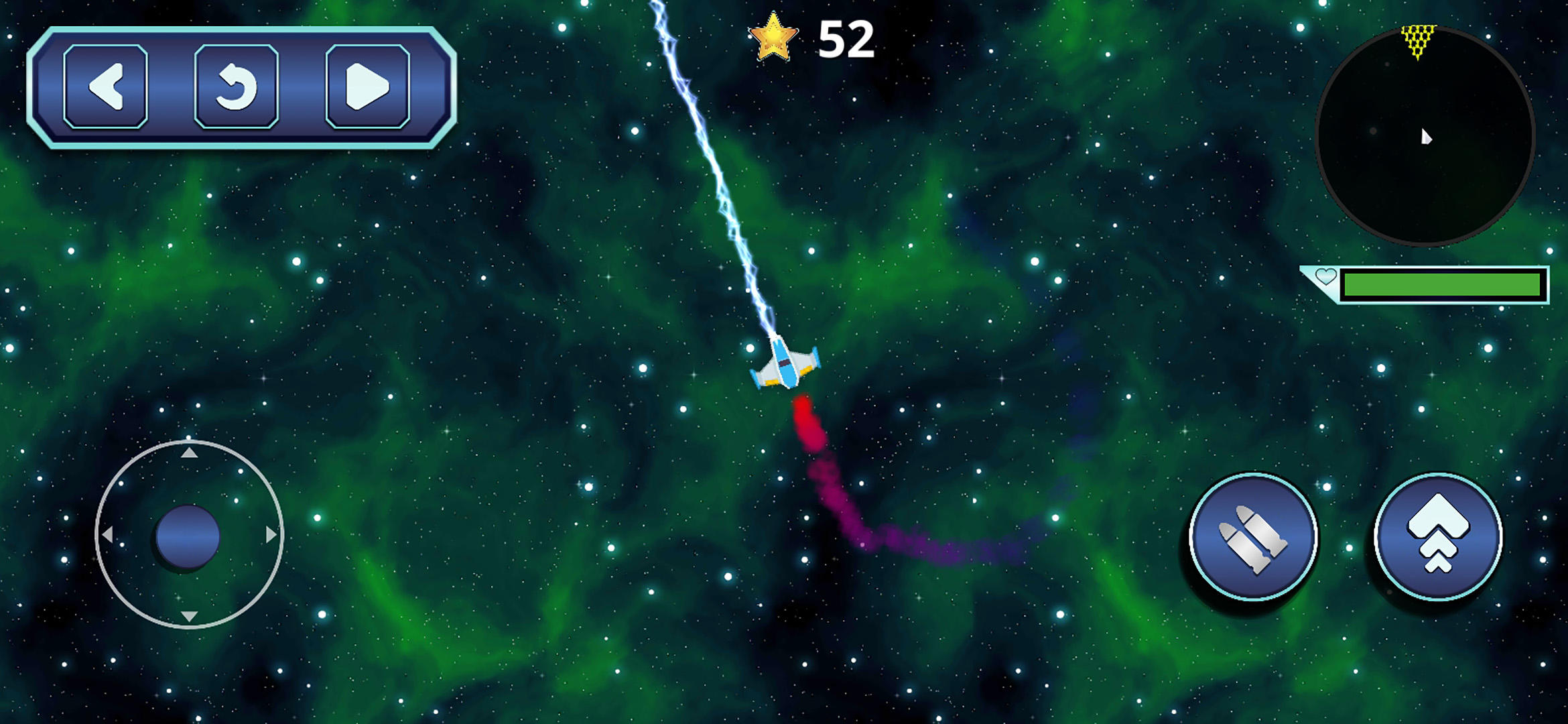
Task: Tap the ship arrow inside the minimap
Action: click(x=1426, y=138)
